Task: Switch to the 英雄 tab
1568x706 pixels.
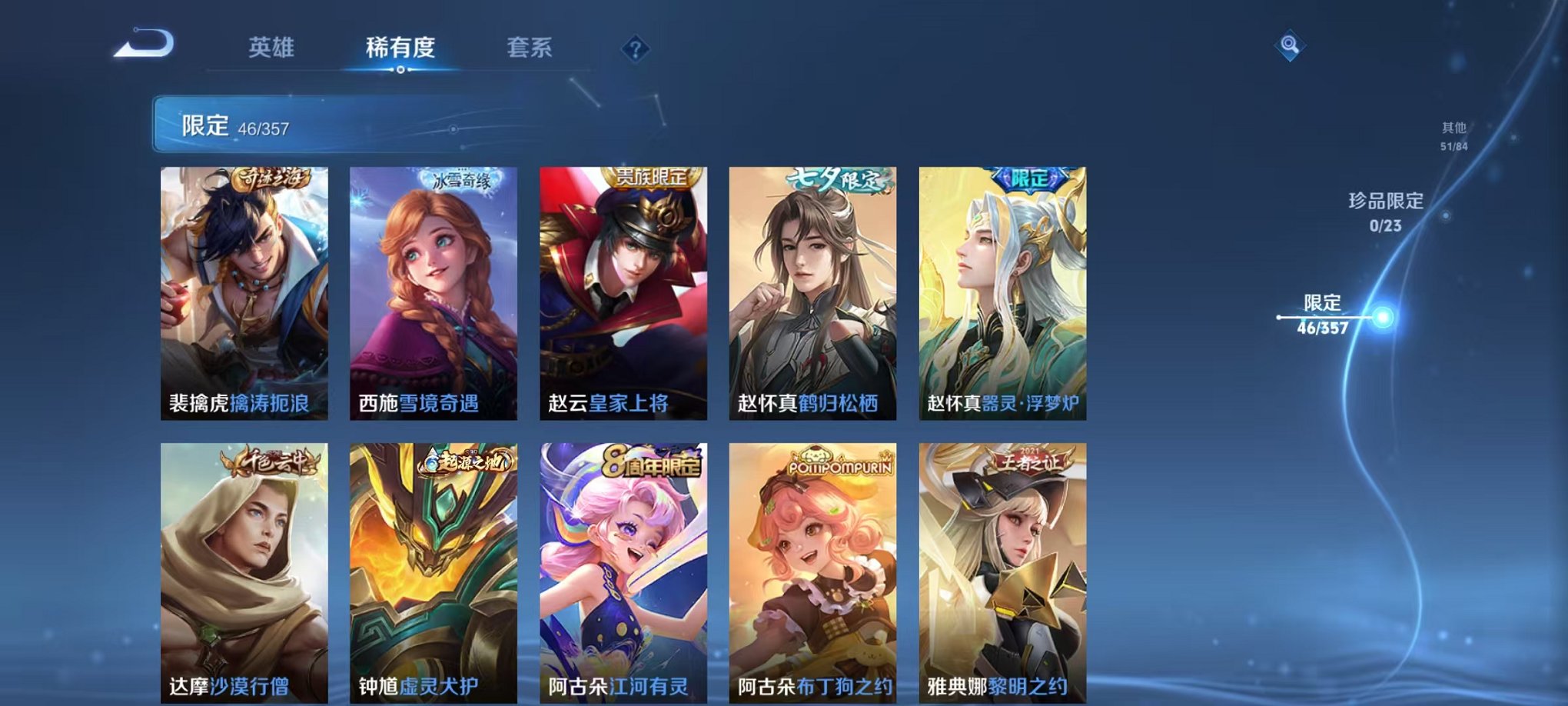Action: [x=273, y=46]
